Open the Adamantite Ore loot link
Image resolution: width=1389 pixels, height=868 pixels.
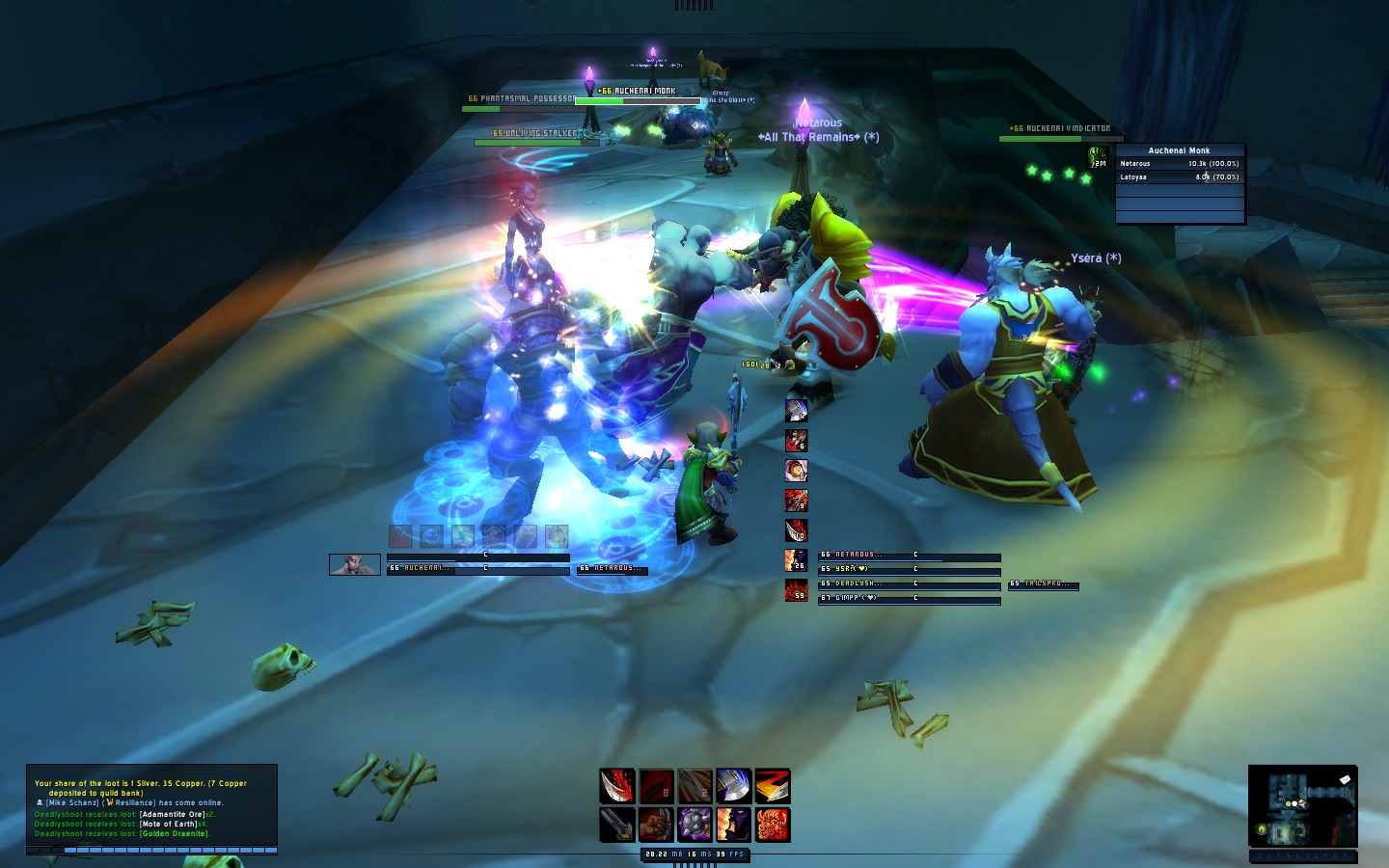172,814
